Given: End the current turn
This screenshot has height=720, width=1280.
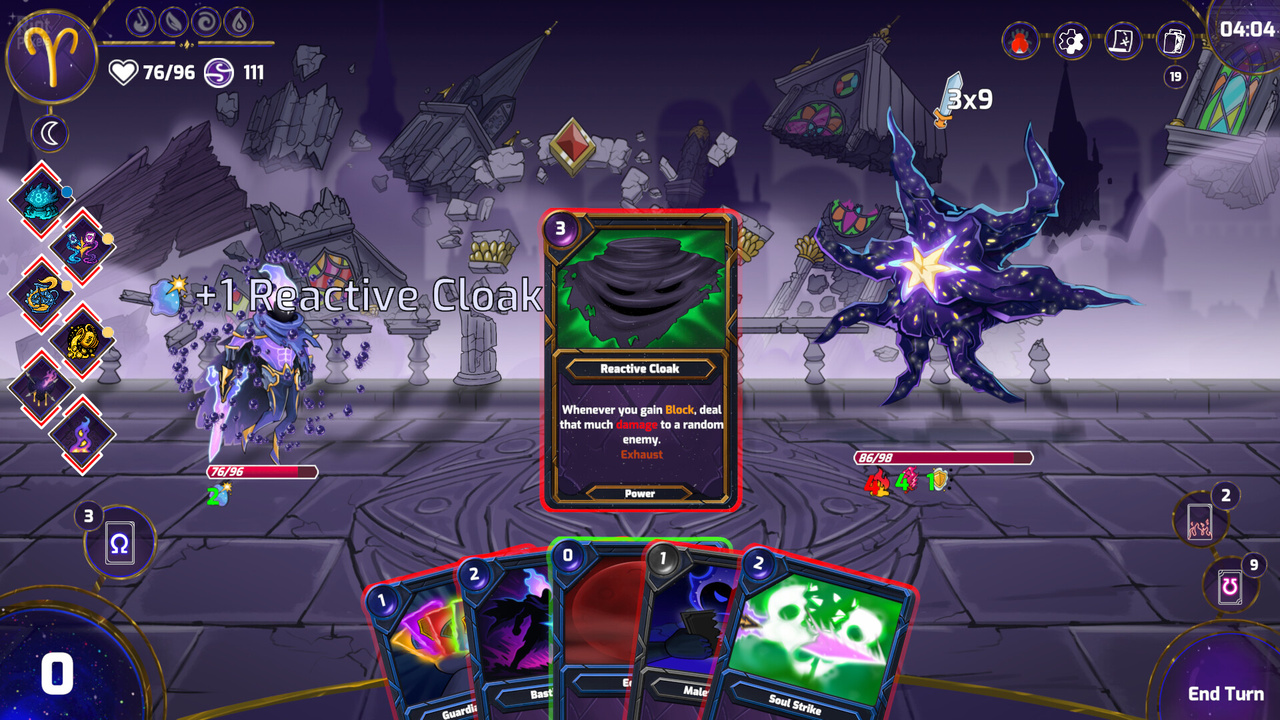Looking at the screenshot, I should click(x=1225, y=693).
